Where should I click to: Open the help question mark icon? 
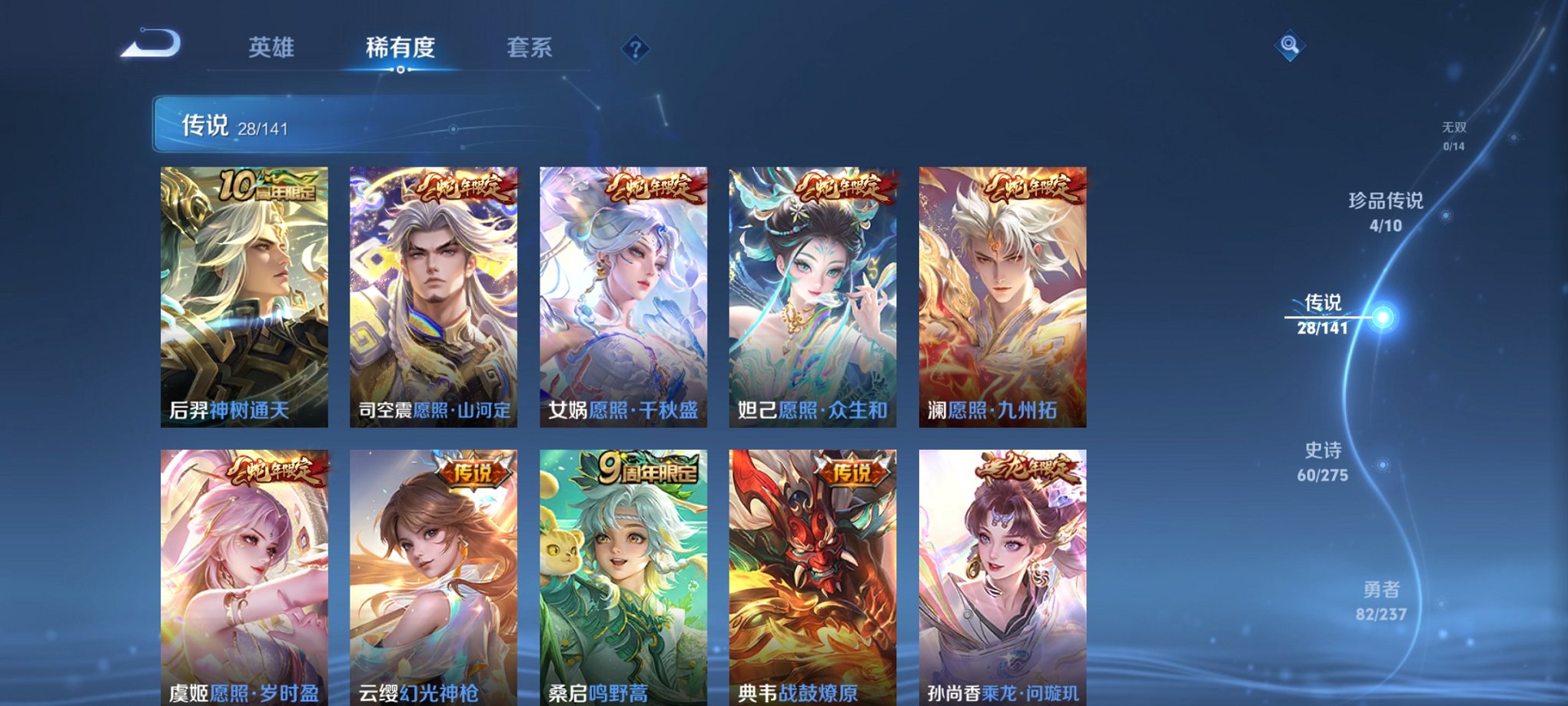click(x=633, y=48)
